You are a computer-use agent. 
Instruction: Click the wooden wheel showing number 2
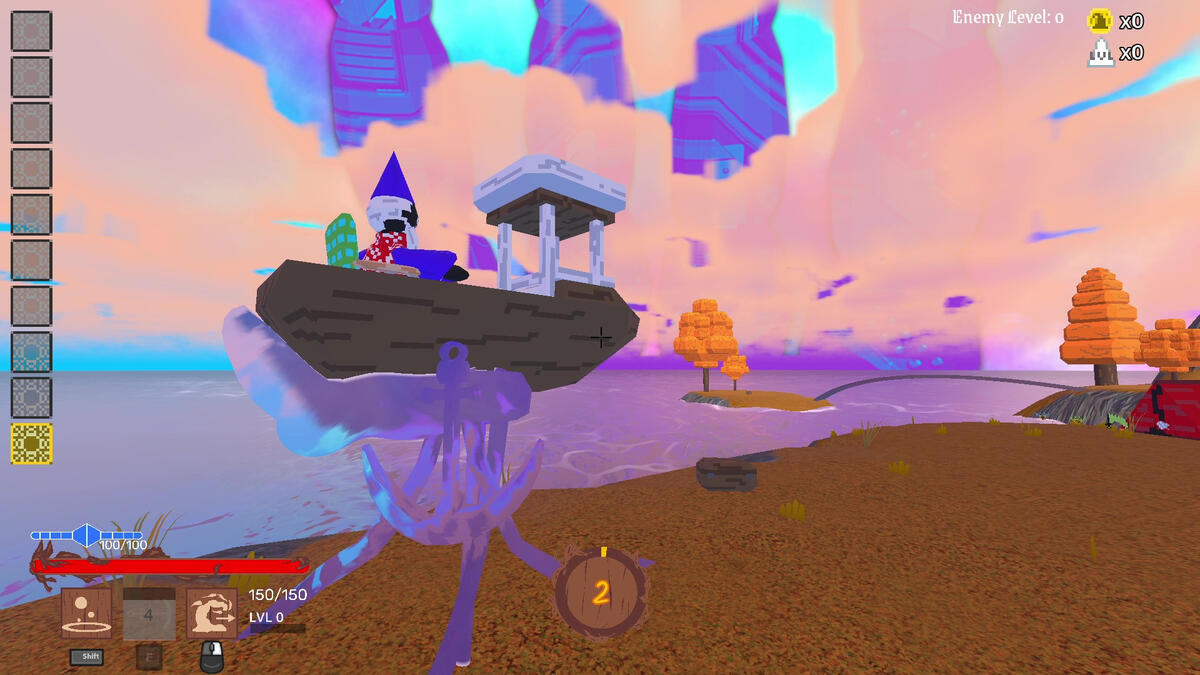(601, 593)
